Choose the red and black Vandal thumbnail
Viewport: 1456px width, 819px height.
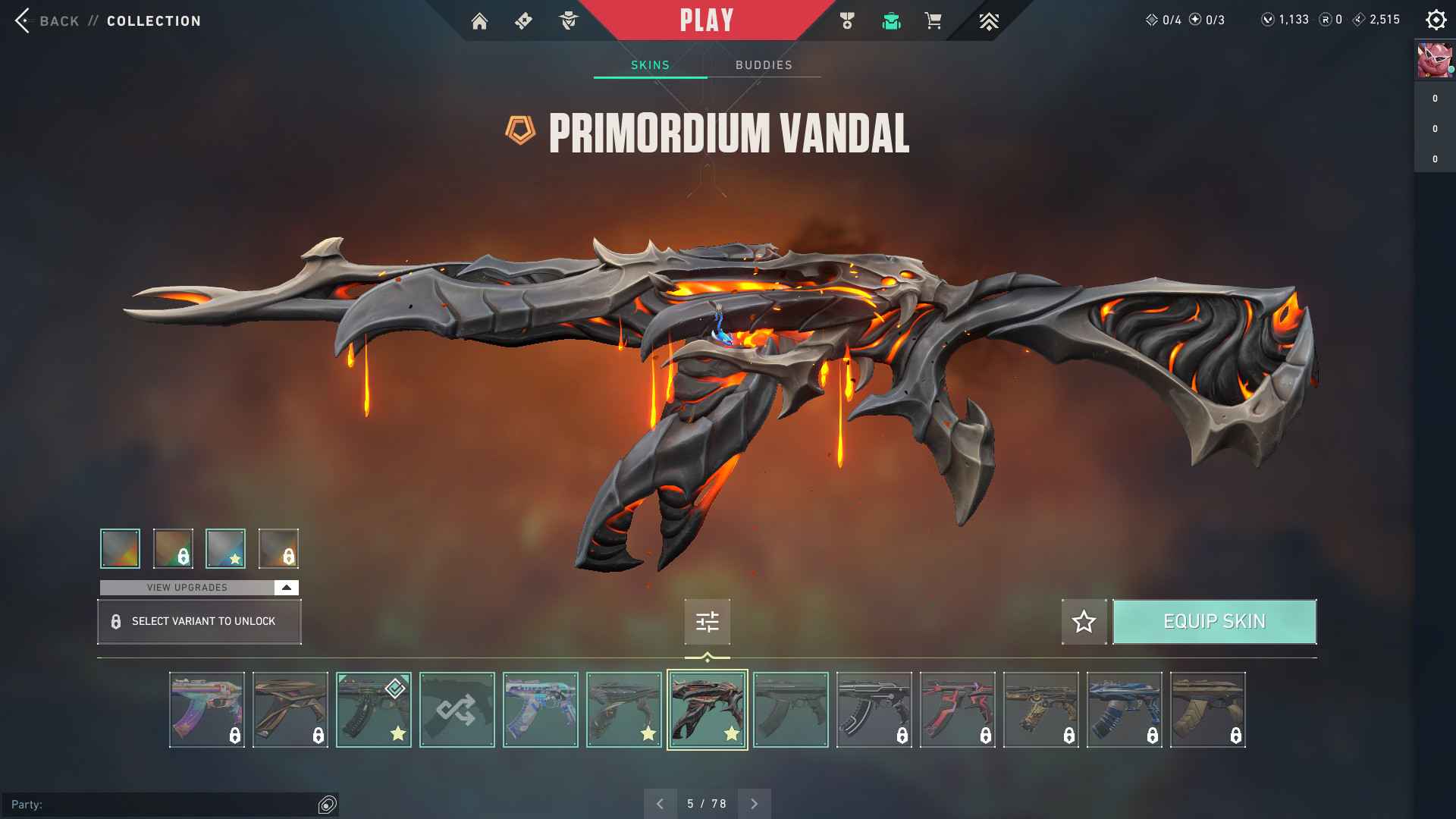[957, 710]
